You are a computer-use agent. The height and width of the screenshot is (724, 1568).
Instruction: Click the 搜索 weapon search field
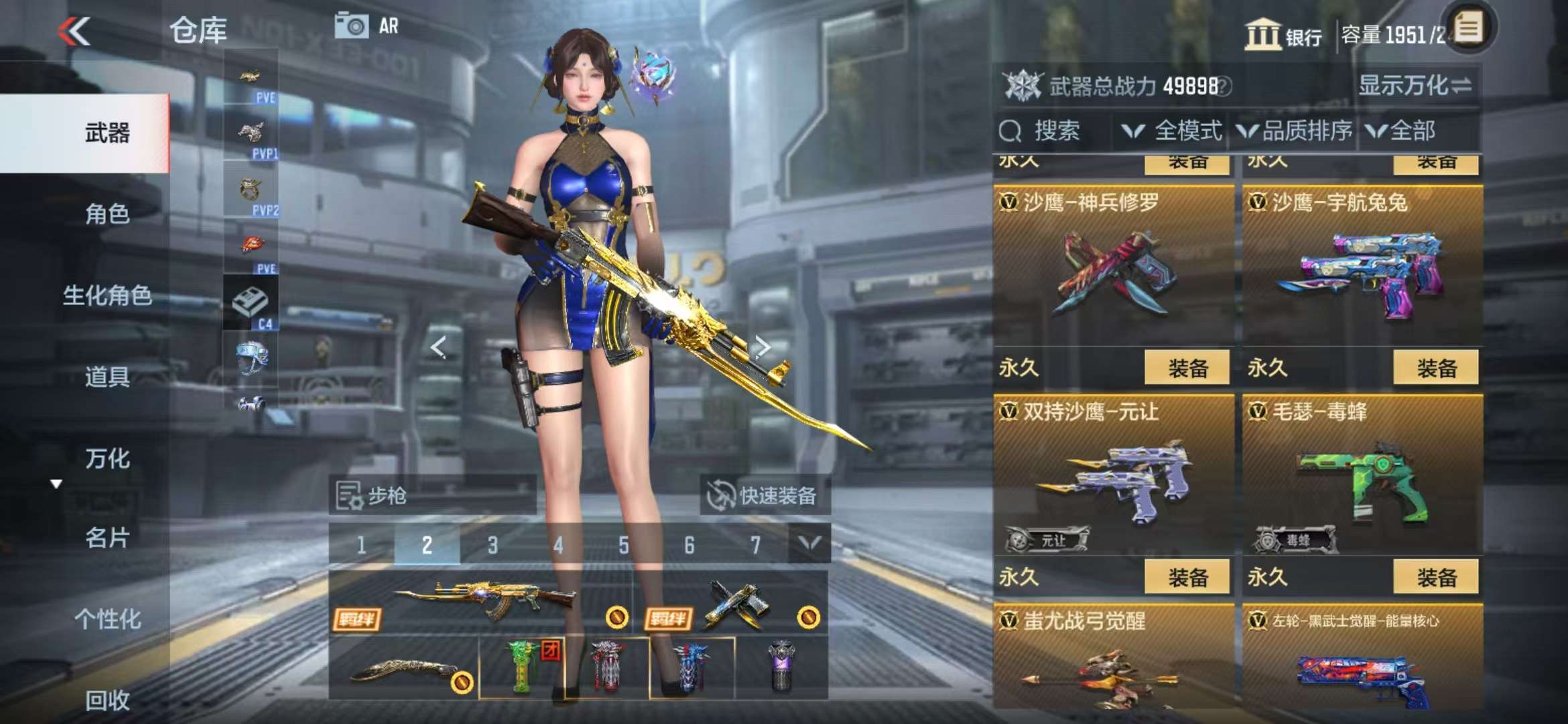[x=1052, y=131]
